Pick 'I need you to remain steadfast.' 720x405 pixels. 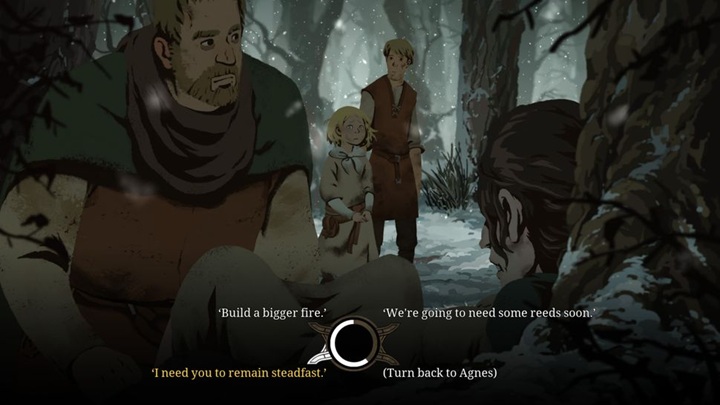239,373
